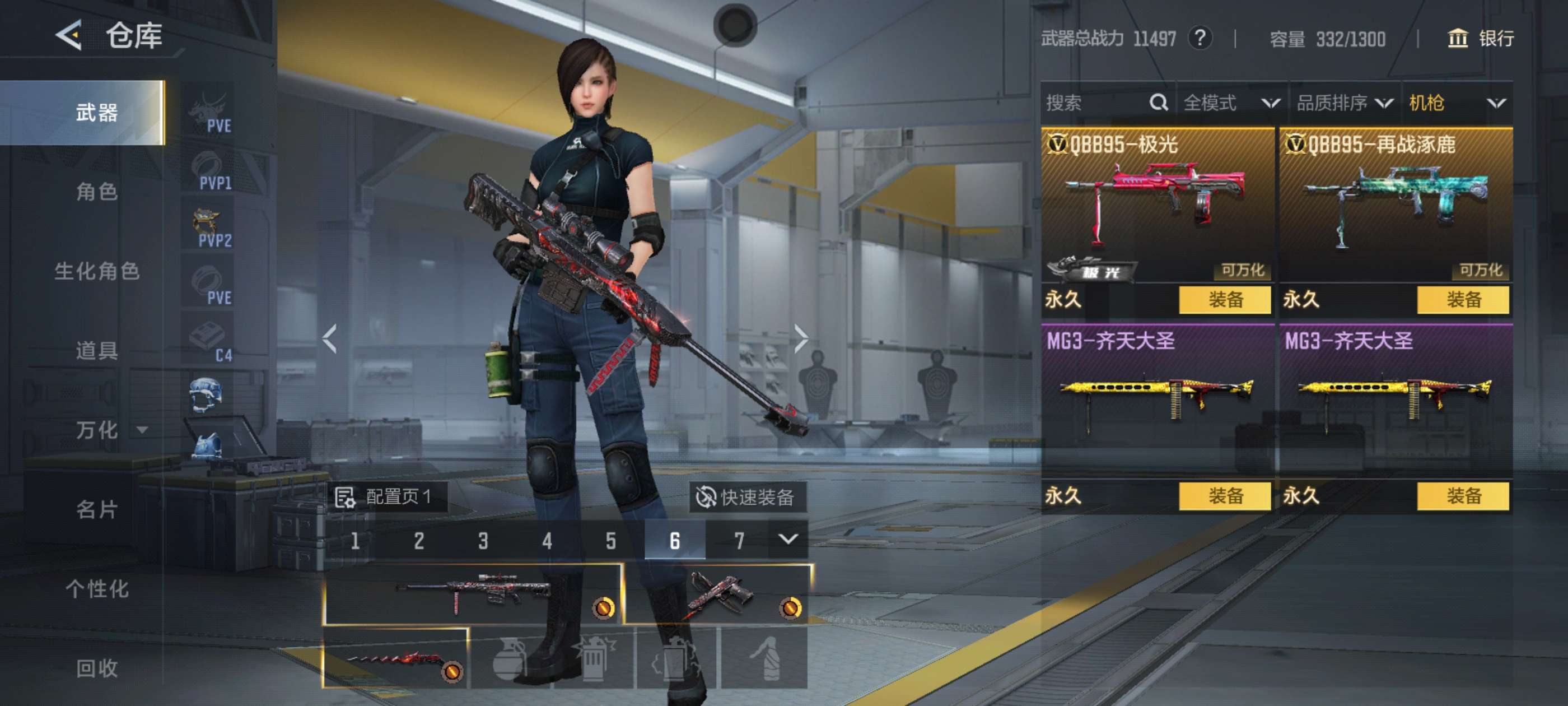Open the 银行 bank
Screen dimensions: 1568x706
pos(1480,38)
